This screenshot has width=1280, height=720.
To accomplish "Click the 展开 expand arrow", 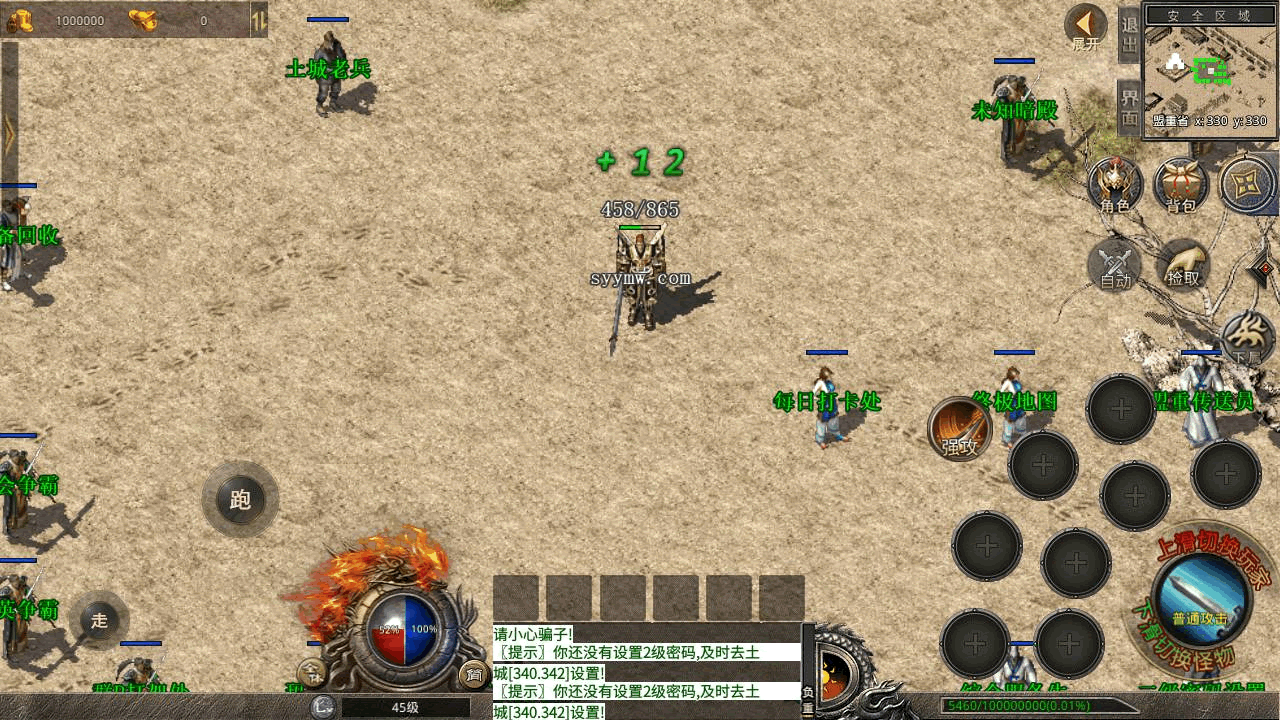I will coord(1085,27).
